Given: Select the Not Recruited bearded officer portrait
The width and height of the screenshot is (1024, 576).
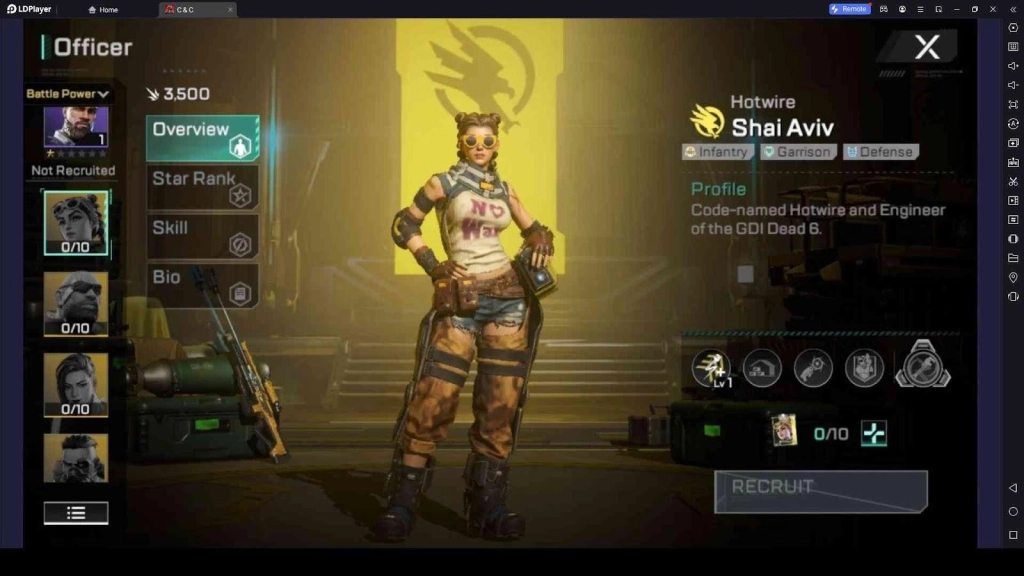Looking at the screenshot, I should pyautogui.click(x=76, y=128).
